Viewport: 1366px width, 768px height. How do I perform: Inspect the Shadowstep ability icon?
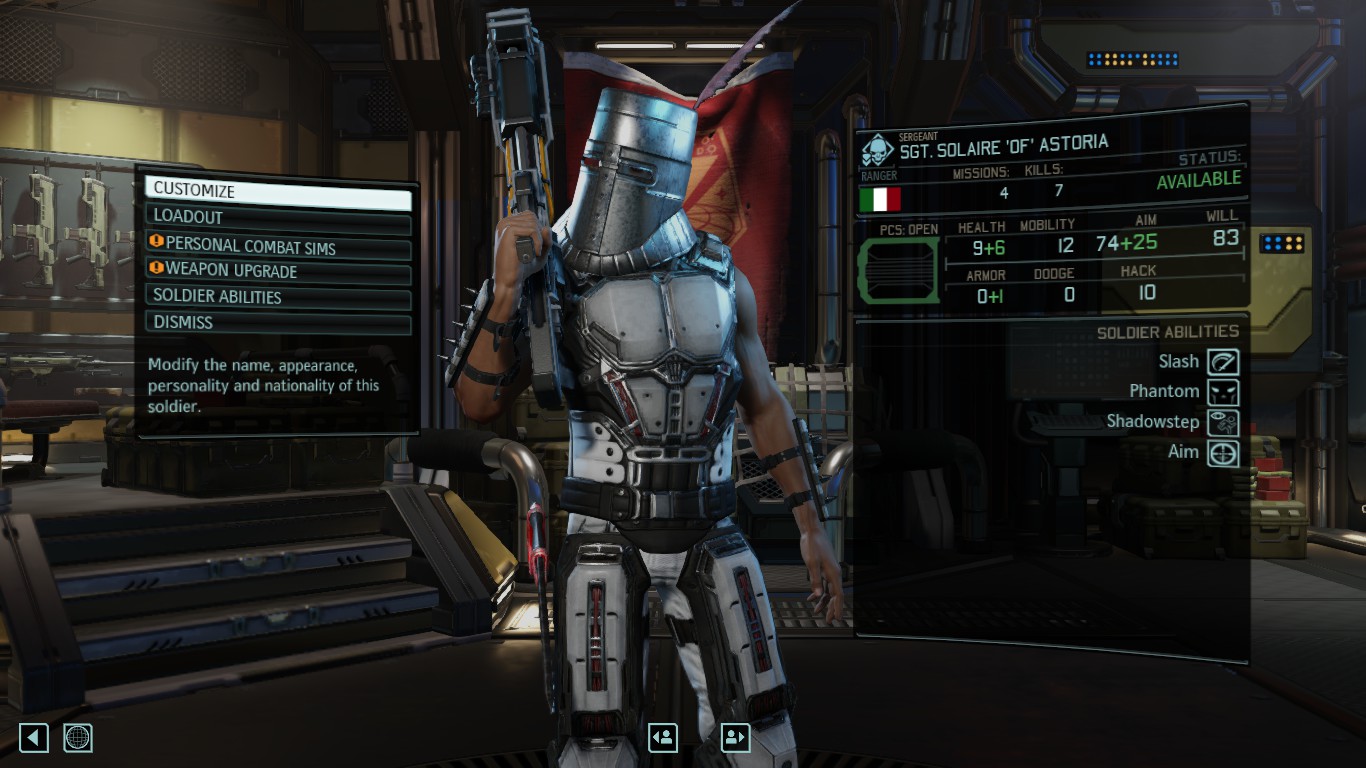[x=1223, y=422]
